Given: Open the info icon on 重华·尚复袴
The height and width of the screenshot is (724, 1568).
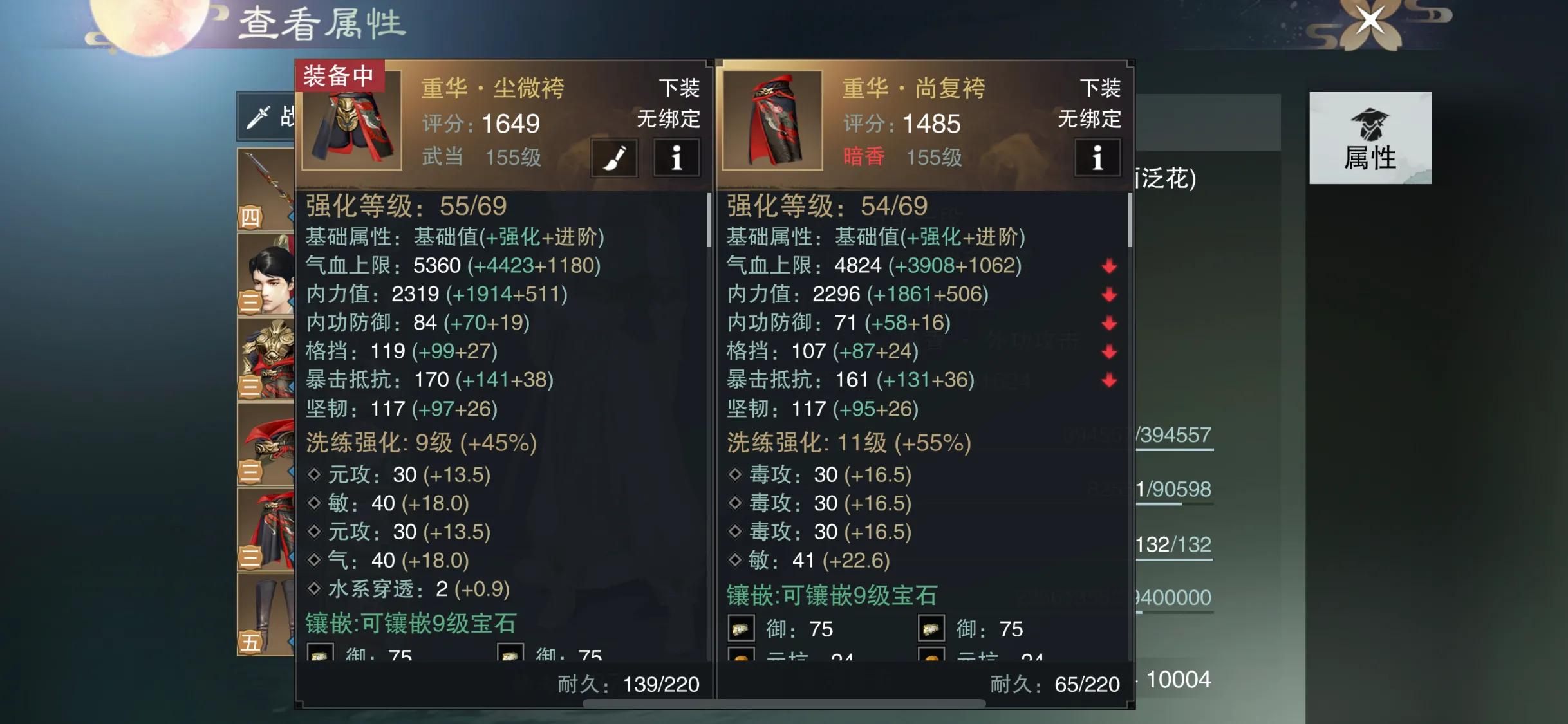Looking at the screenshot, I should coord(1097,158).
